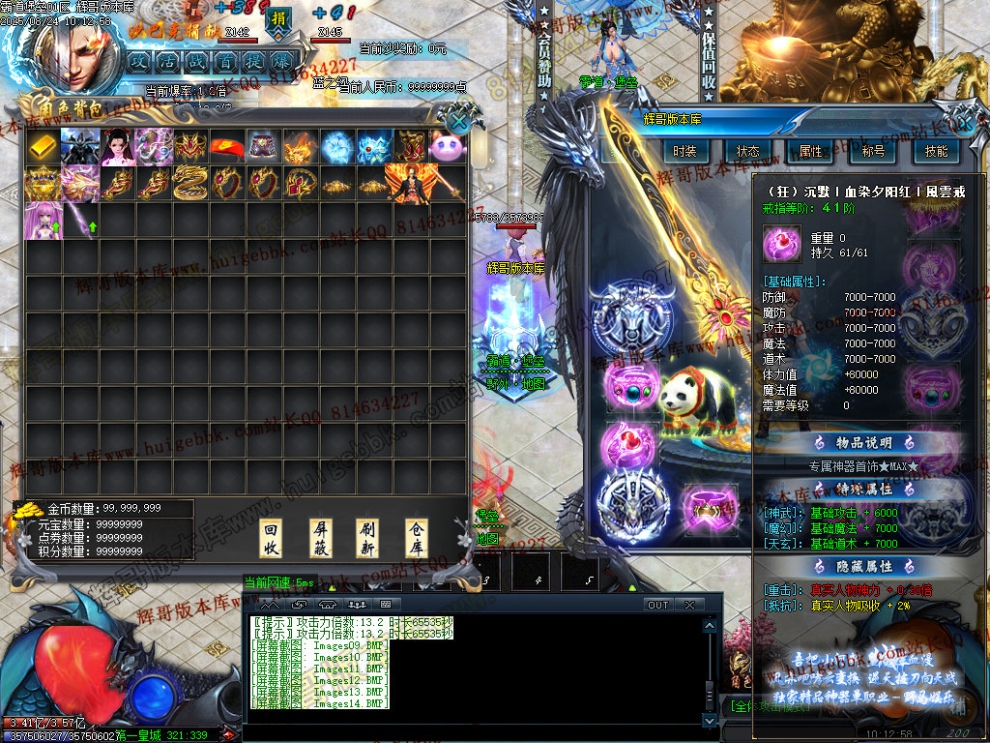Select the red headband item slot

pyautogui.click(x=228, y=147)
